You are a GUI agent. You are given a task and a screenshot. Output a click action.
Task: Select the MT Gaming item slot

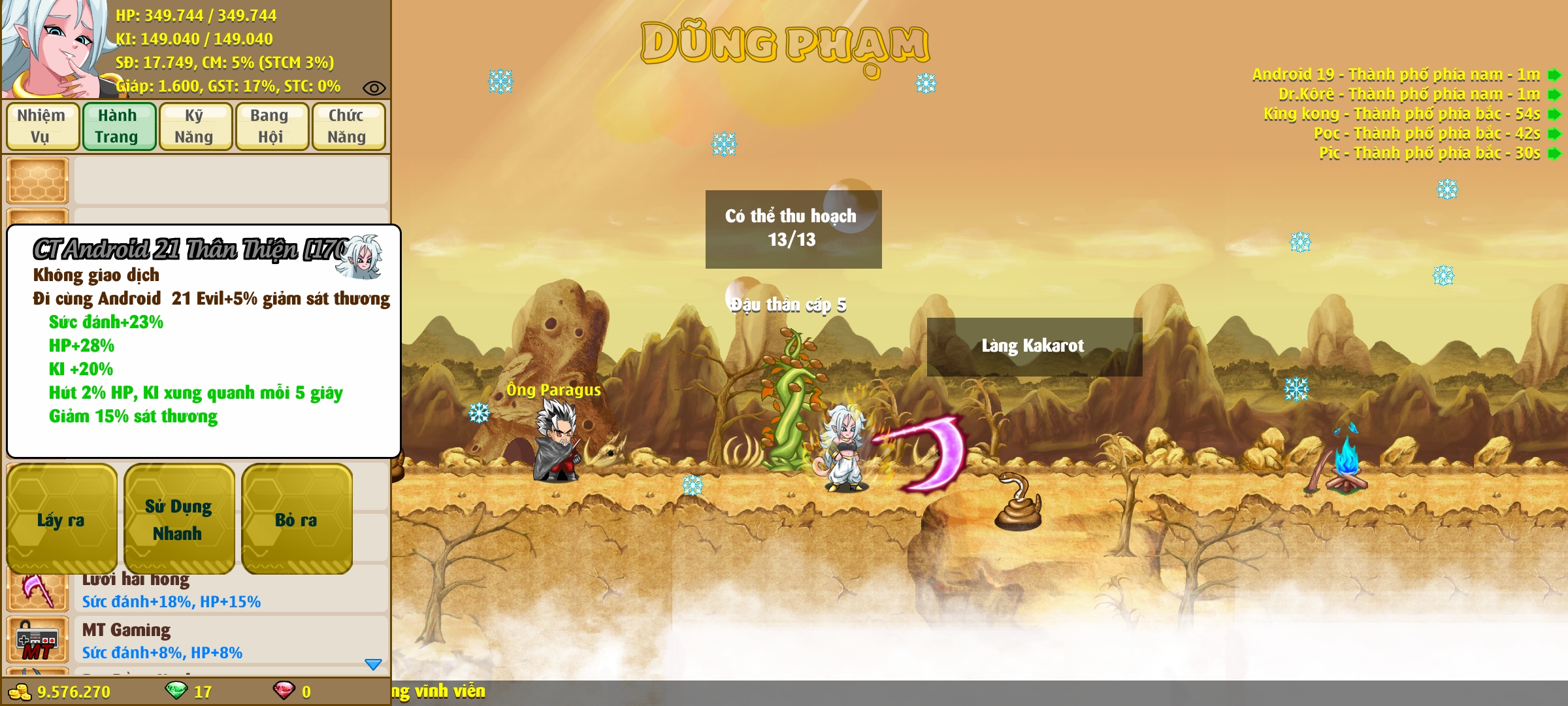[x=37, y=641]
